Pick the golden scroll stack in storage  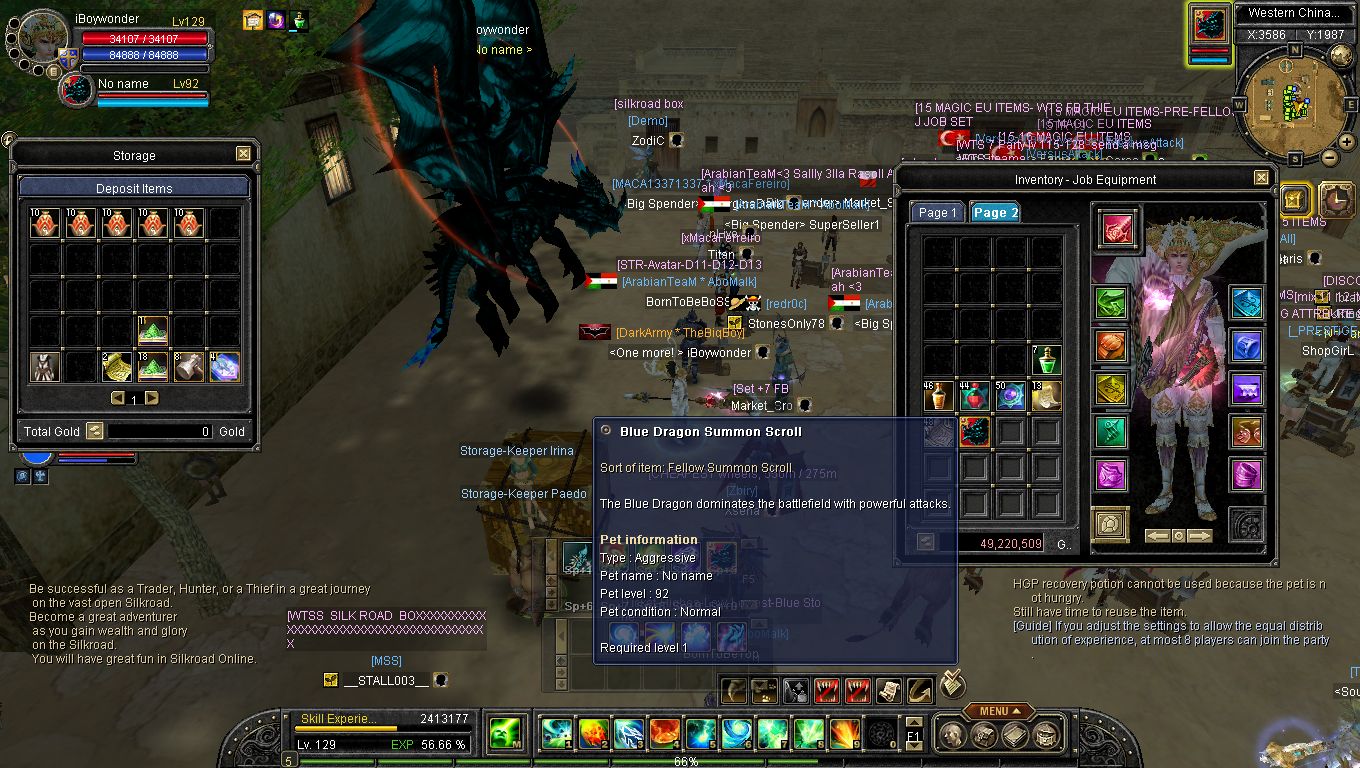[x=117, y=367]
